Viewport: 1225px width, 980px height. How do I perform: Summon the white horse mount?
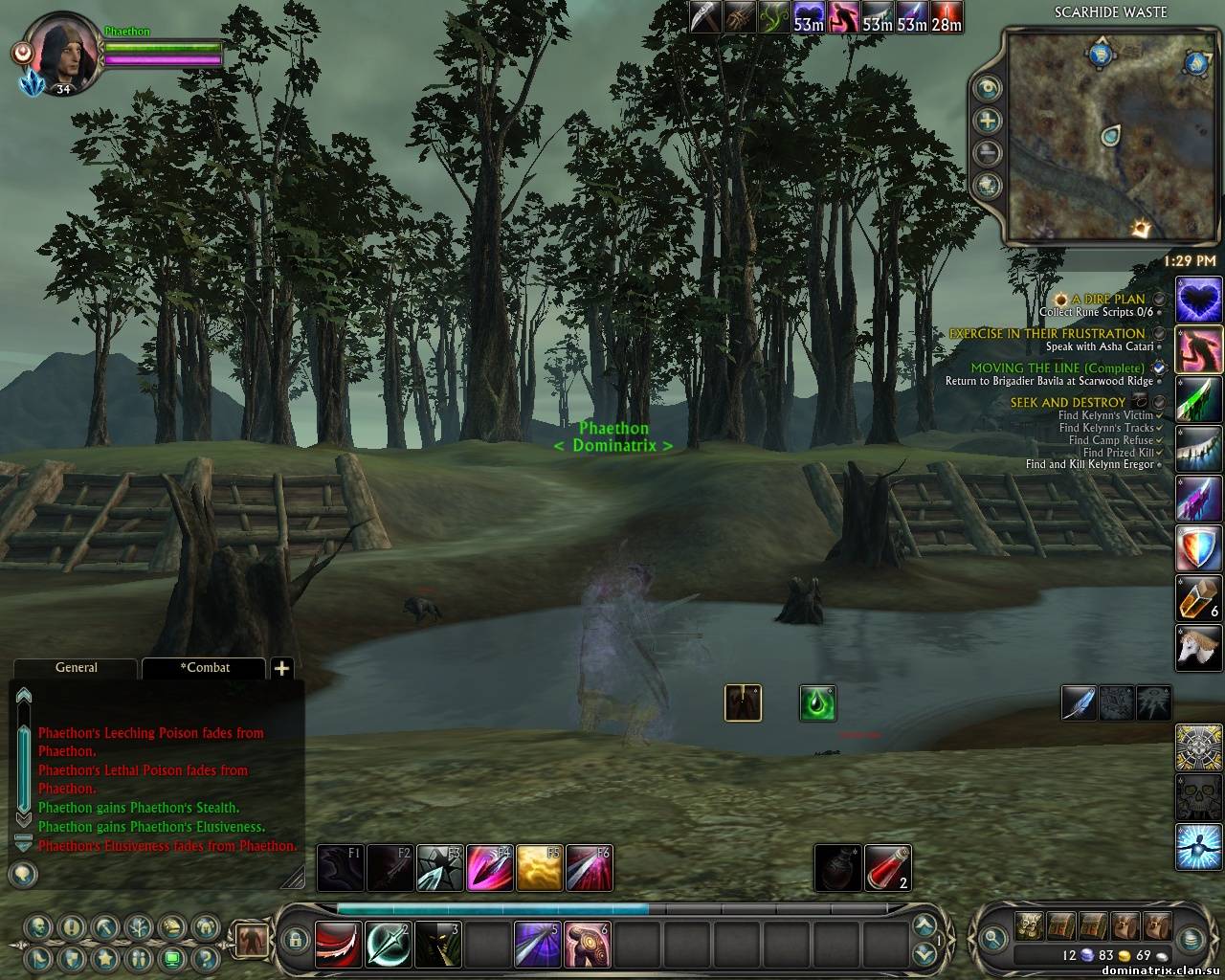[x=1199, y=648]
